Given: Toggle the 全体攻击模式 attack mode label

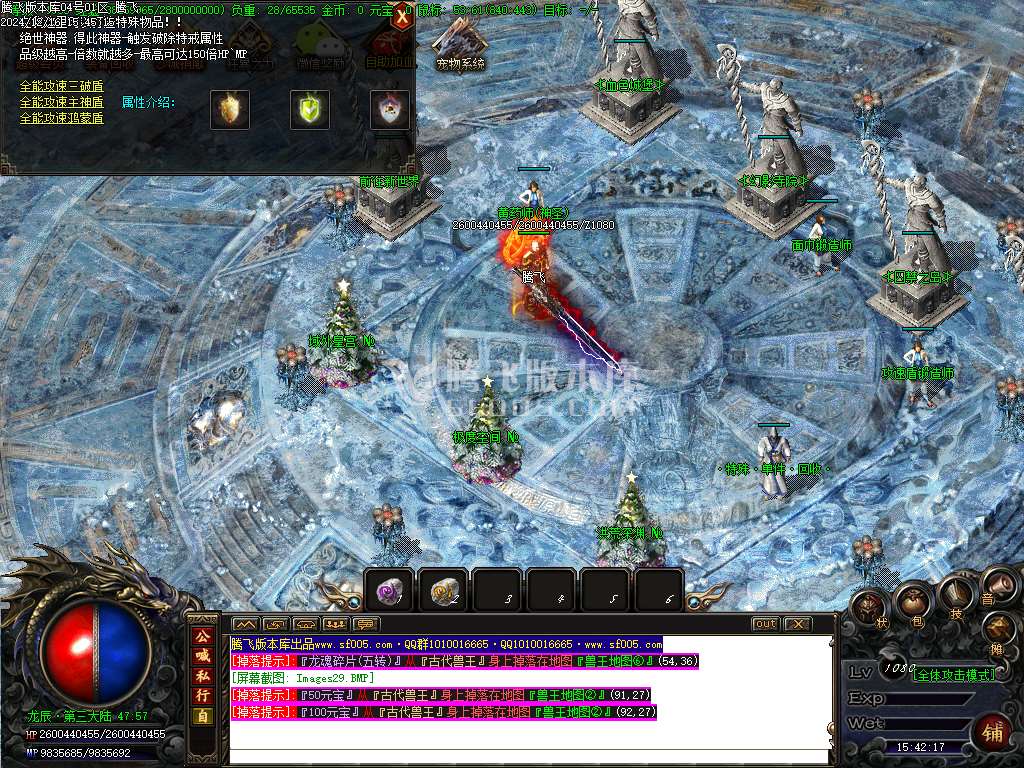Looking at the screenshot, I should point(955,675).
